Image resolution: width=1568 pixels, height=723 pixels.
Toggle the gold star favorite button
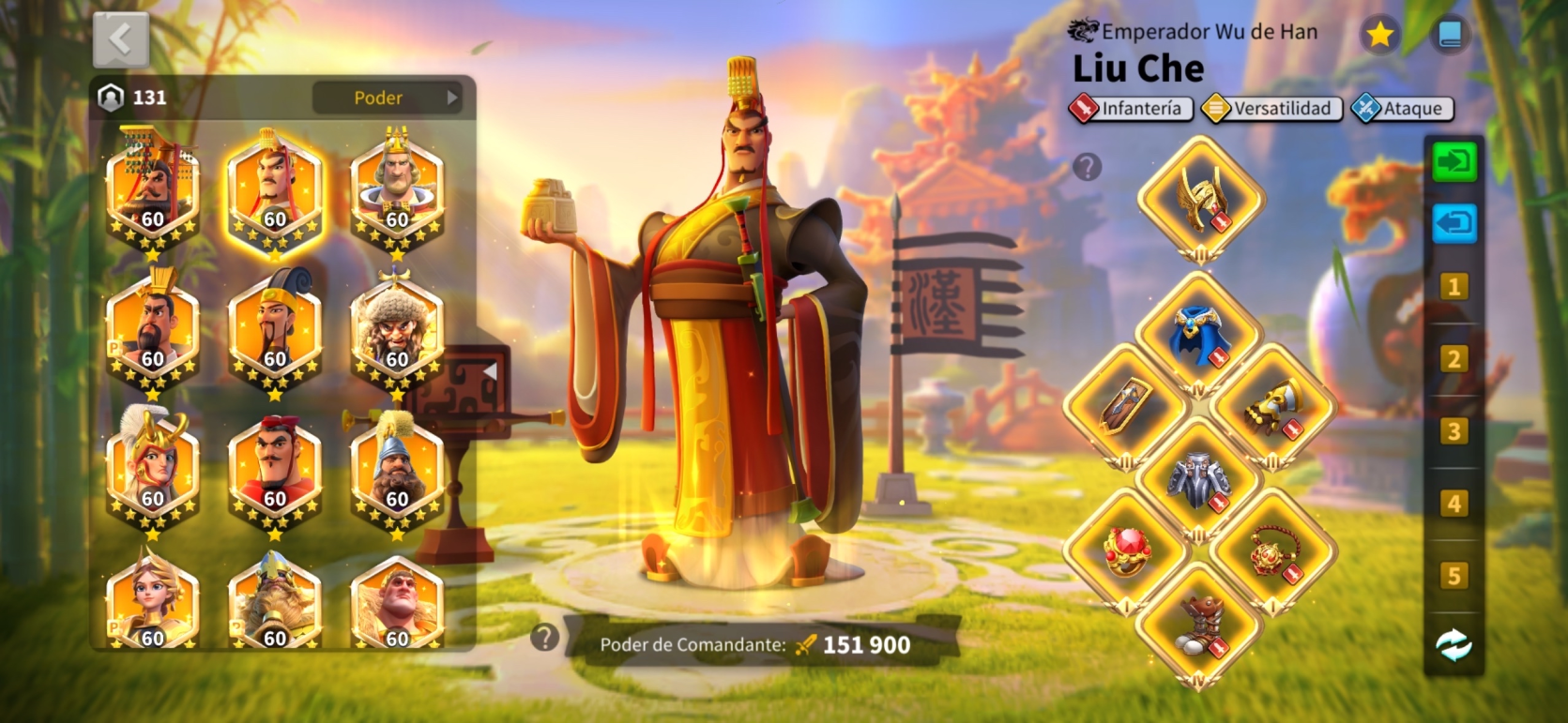(1379, 36)
